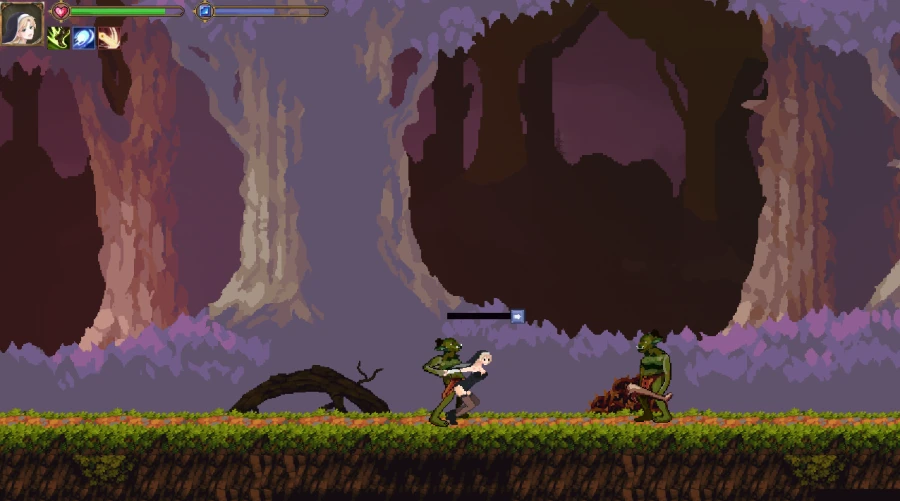This screenshot has width=900, height=501.
Task: Select the glowing hand skill icon
Action: pyautogui.click(x=109, y=38)
